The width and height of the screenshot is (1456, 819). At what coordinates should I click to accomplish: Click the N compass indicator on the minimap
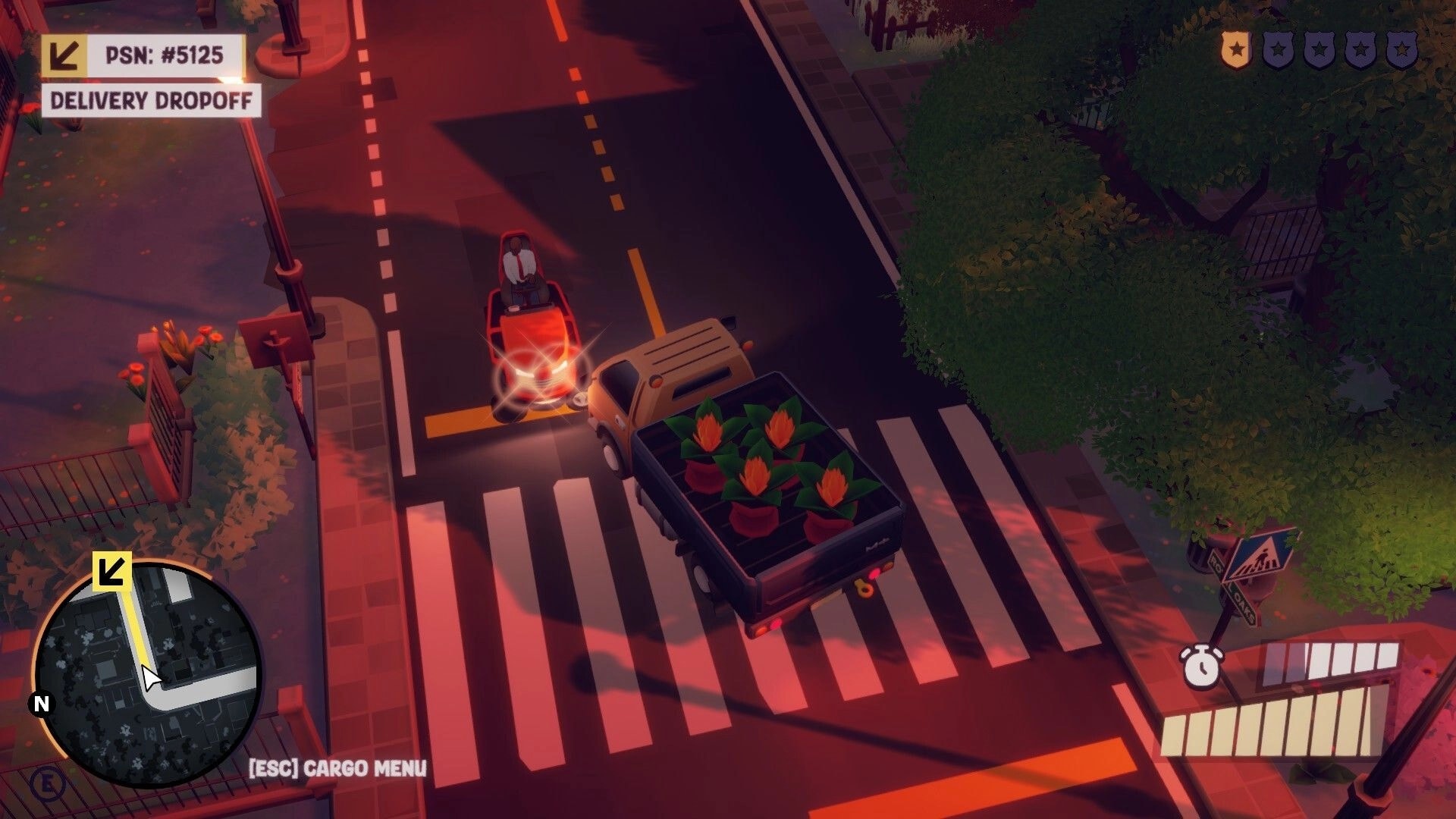click(40, 704)
